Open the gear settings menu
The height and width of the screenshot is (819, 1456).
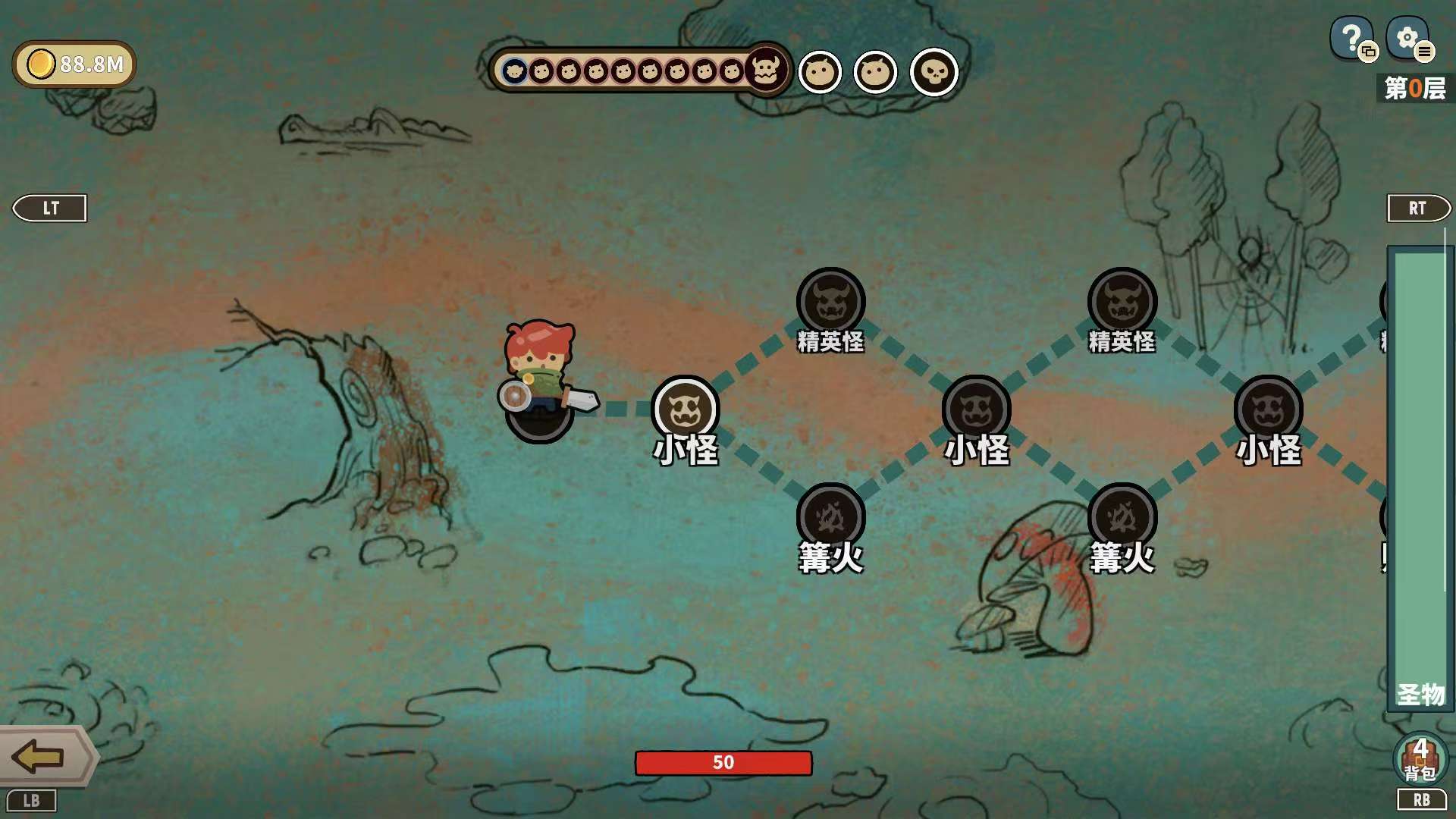coord(1407,38)
